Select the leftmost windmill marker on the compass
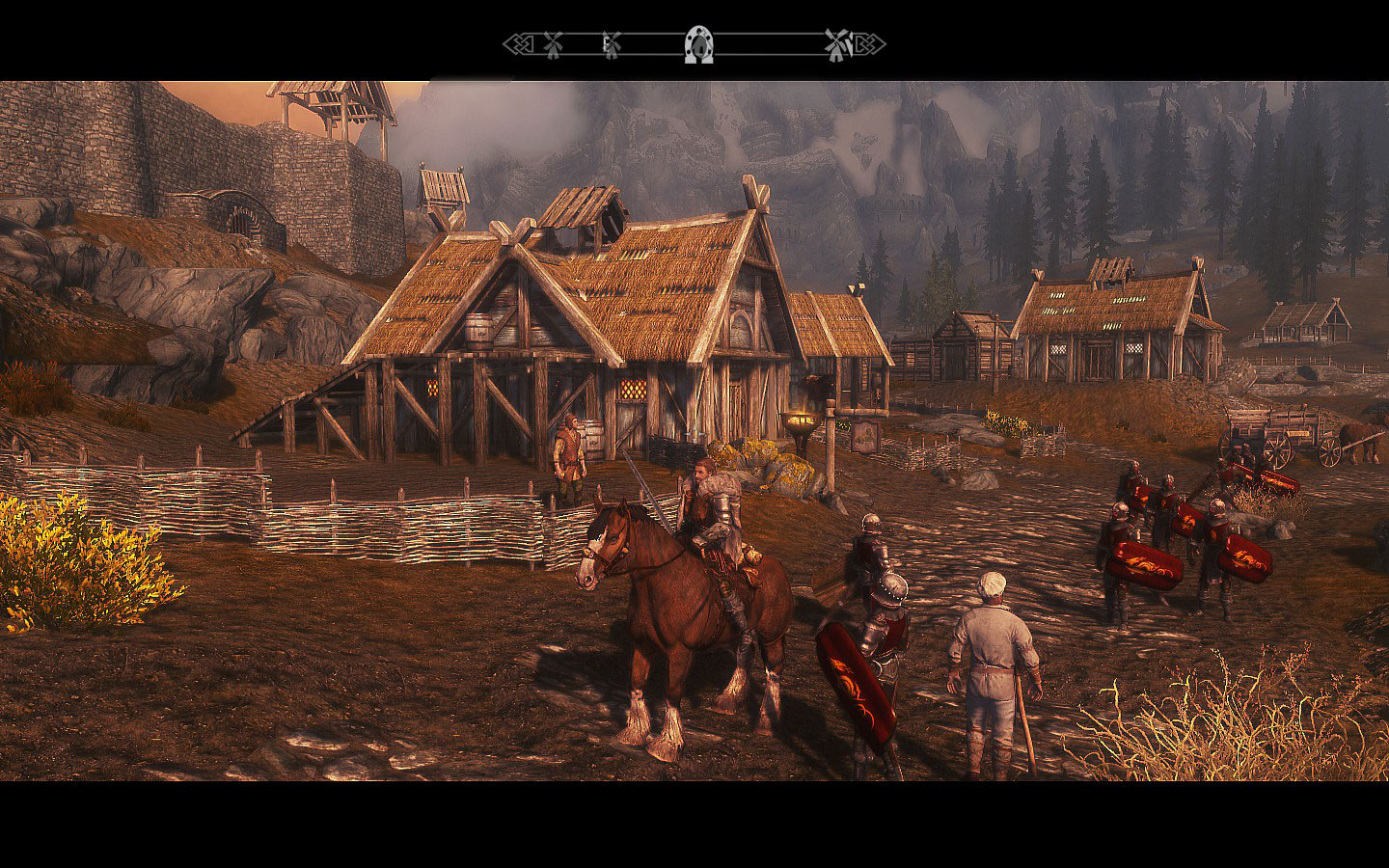The image size is (1389, 868). (x=553, y=43)
